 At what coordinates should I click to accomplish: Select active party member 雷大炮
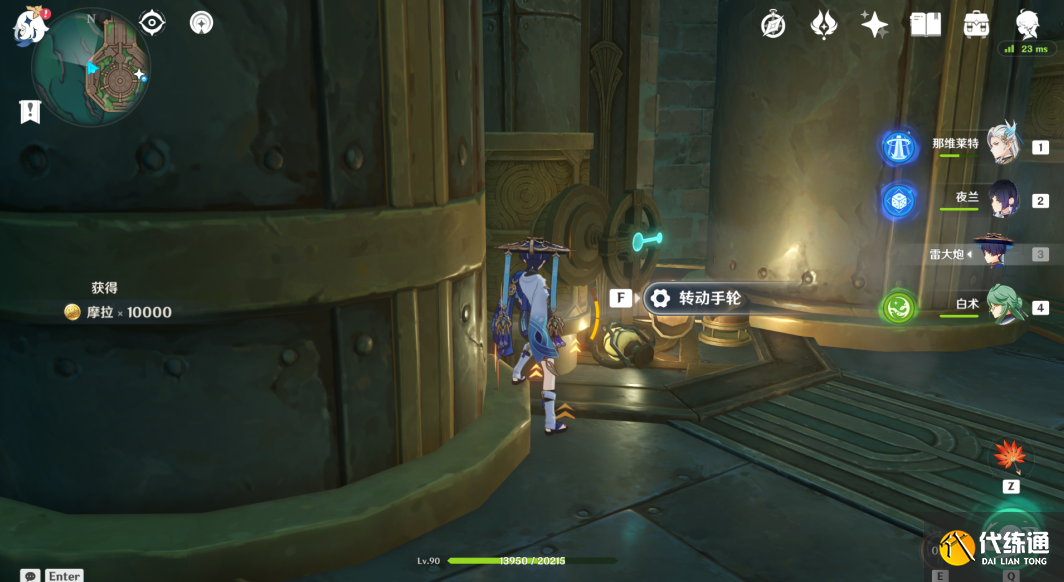click(994, 253)
